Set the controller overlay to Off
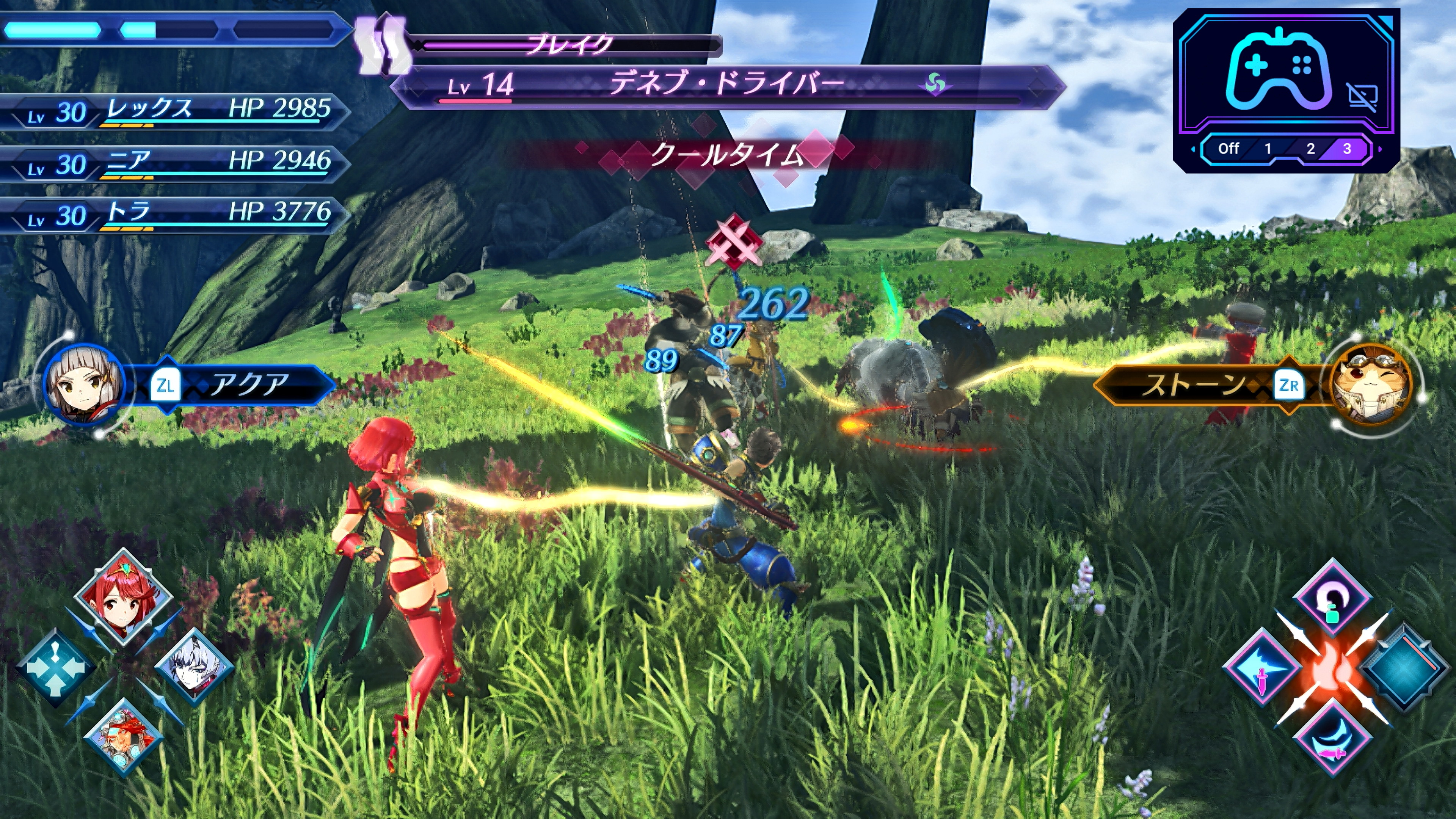This screenshot has width=1456, height=819. click(x=1228, y=149)
